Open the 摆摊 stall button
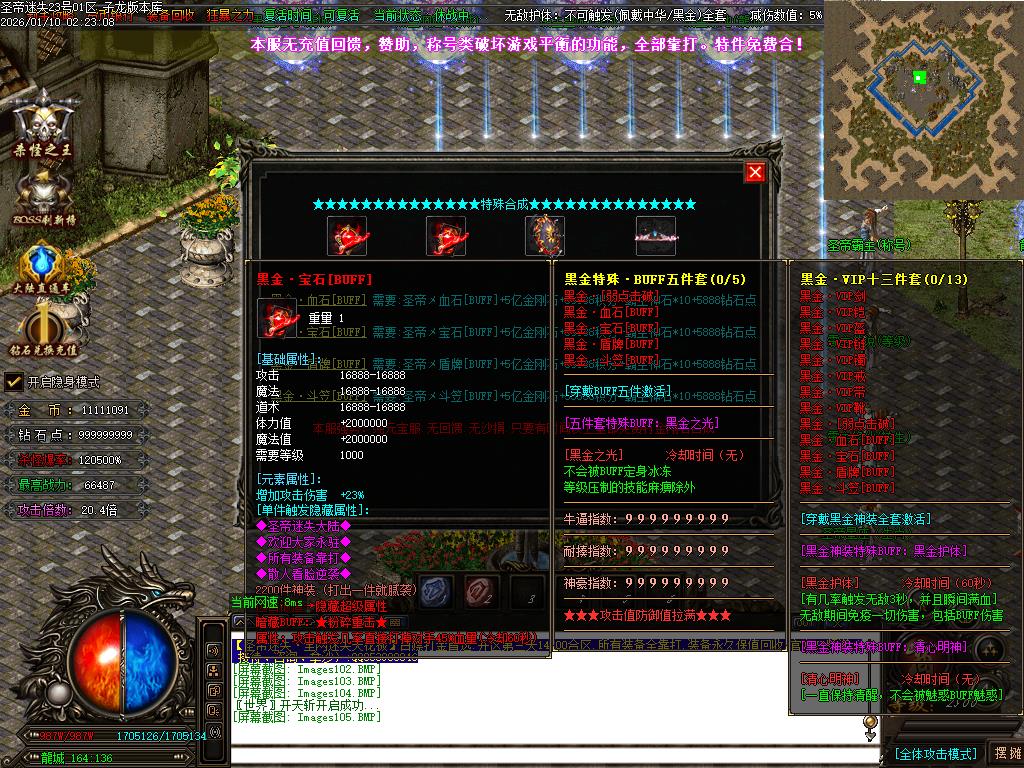This screenshot has width=1024, height=768. 1006,753
